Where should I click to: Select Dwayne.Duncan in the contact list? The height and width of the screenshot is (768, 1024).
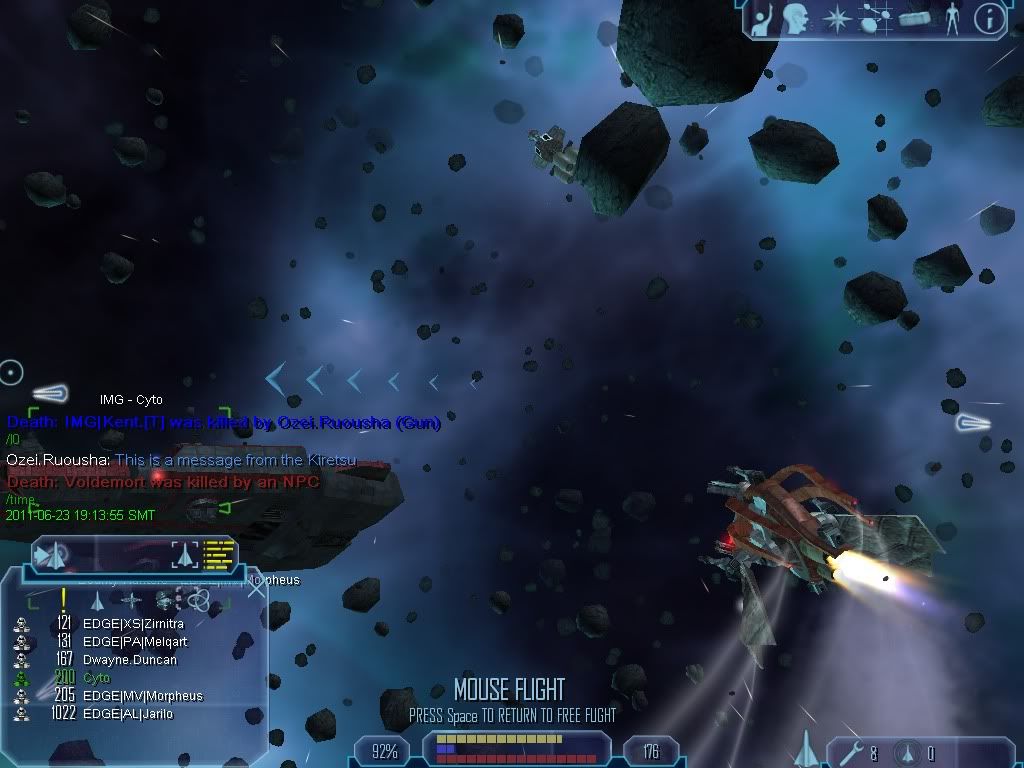click(130, 660)
